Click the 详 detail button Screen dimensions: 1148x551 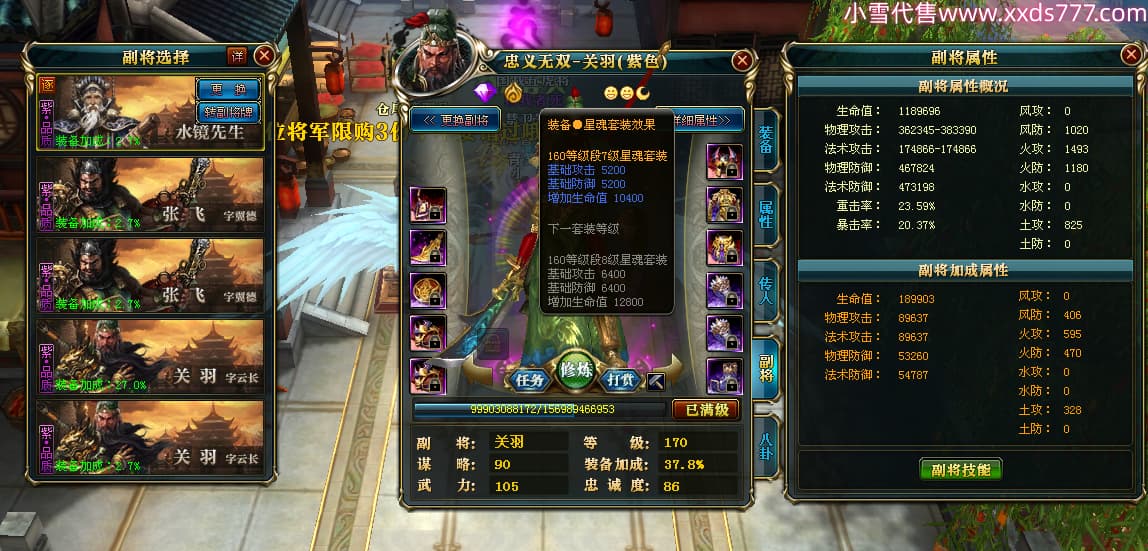(x=237, y=56)
